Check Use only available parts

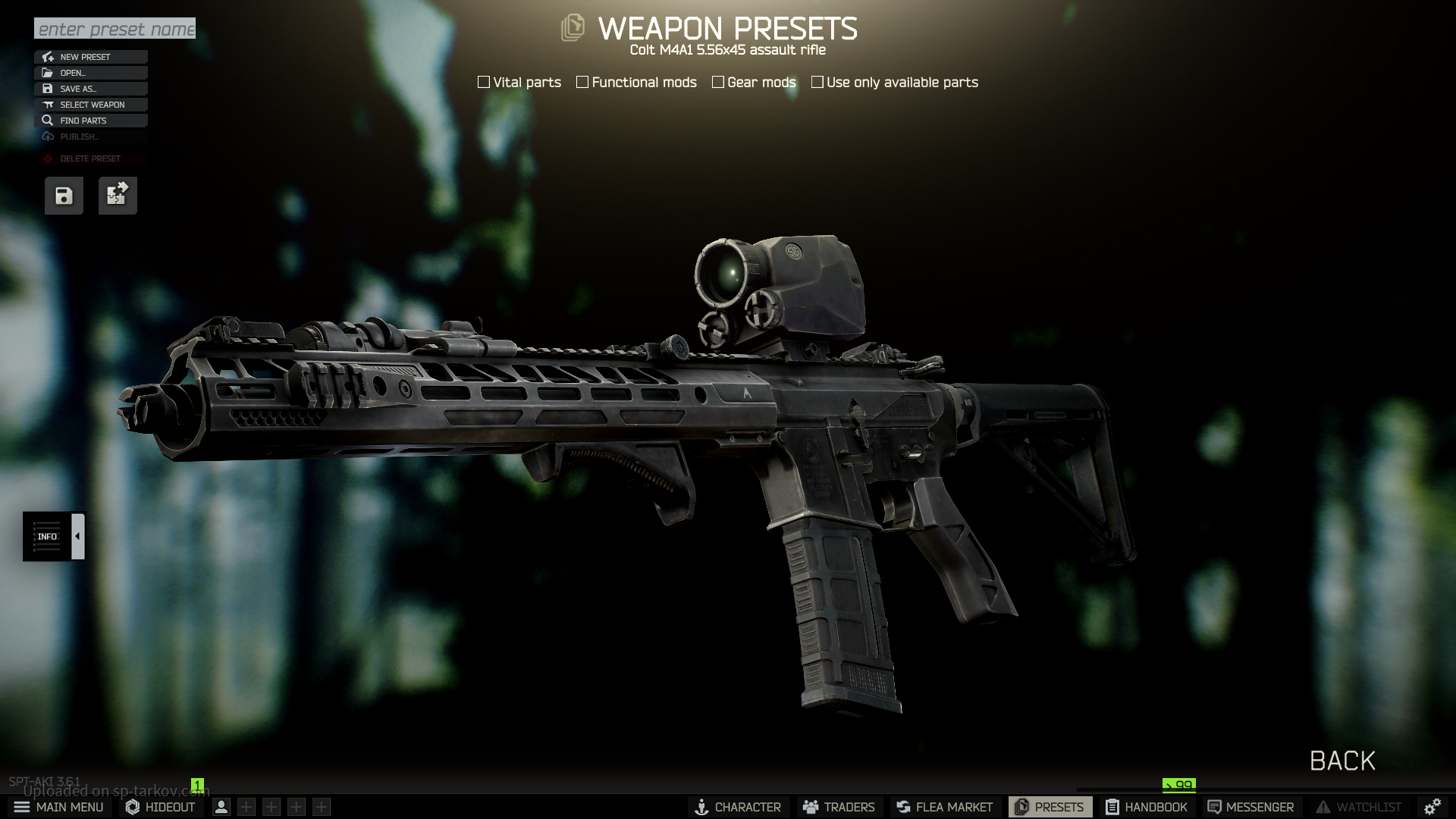(x=817, y=82)
